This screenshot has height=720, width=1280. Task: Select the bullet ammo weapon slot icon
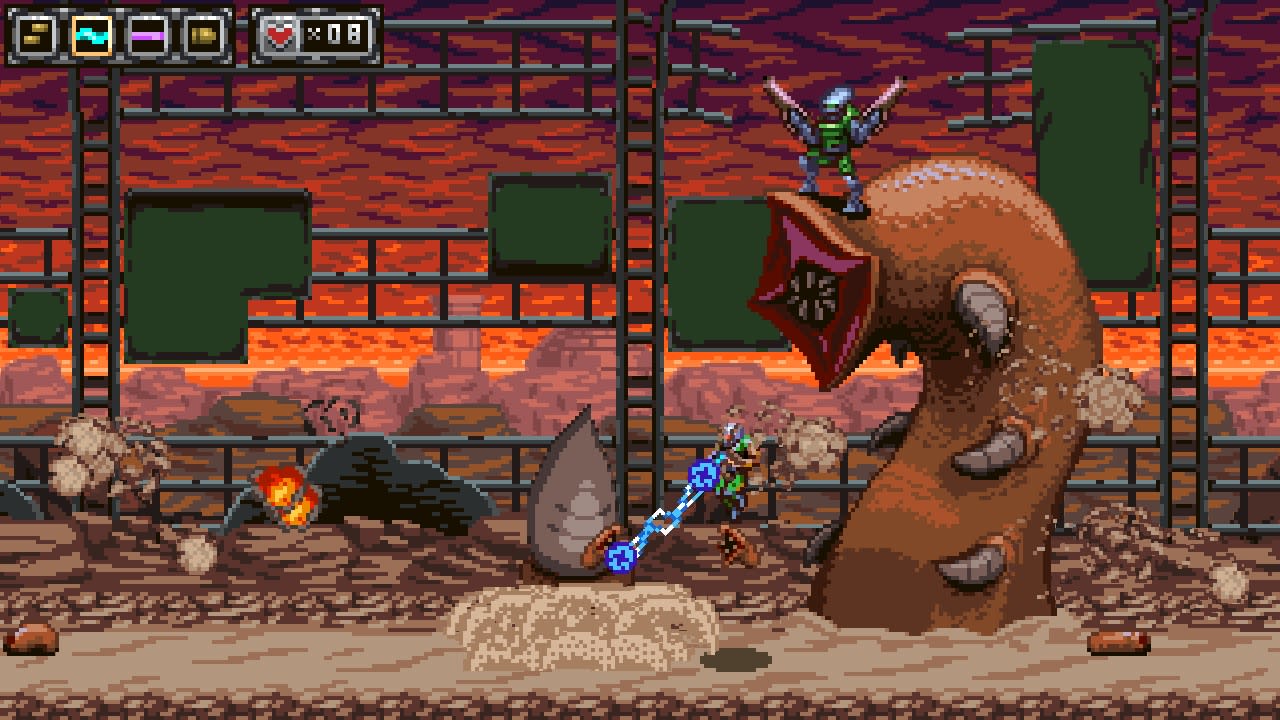tap(34, 34)
